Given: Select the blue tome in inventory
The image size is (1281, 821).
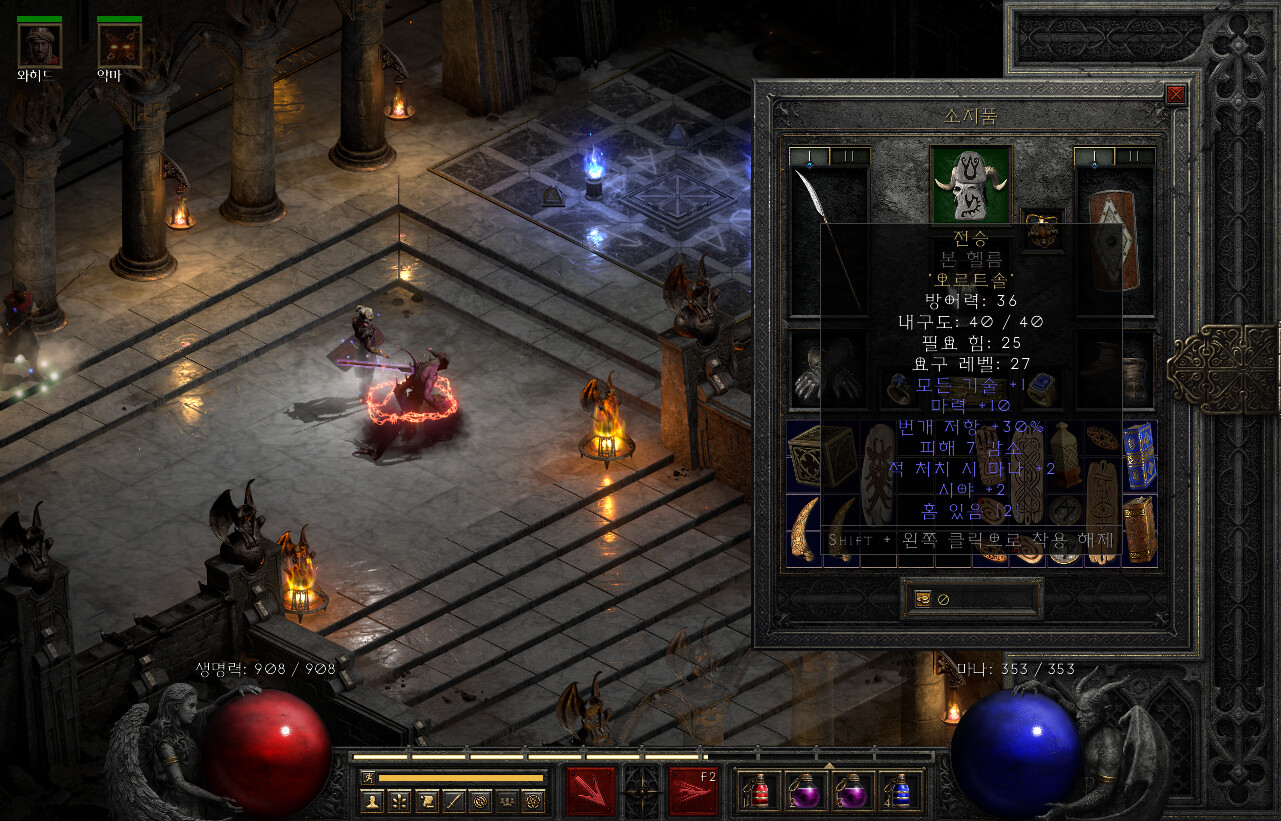Looking at the screenshot, I should (x=1140, y=456).
